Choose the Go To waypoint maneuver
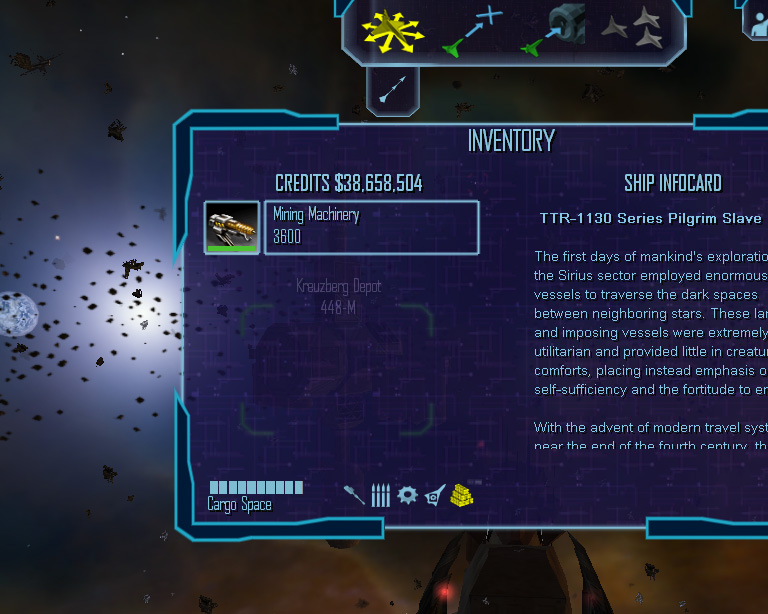This screenshot has width=768, height=614. coord(470,31)
